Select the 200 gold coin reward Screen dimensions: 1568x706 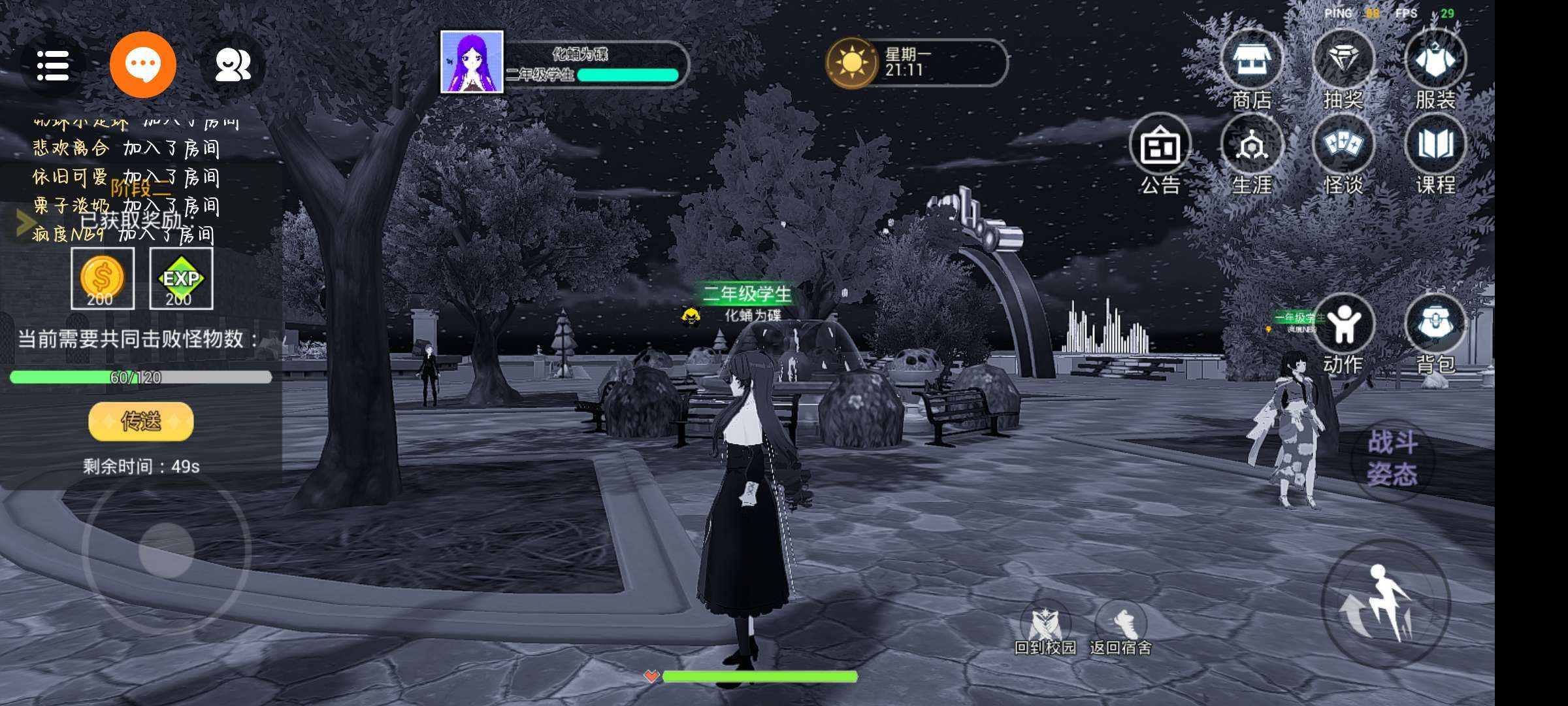(x=102, y=279)
